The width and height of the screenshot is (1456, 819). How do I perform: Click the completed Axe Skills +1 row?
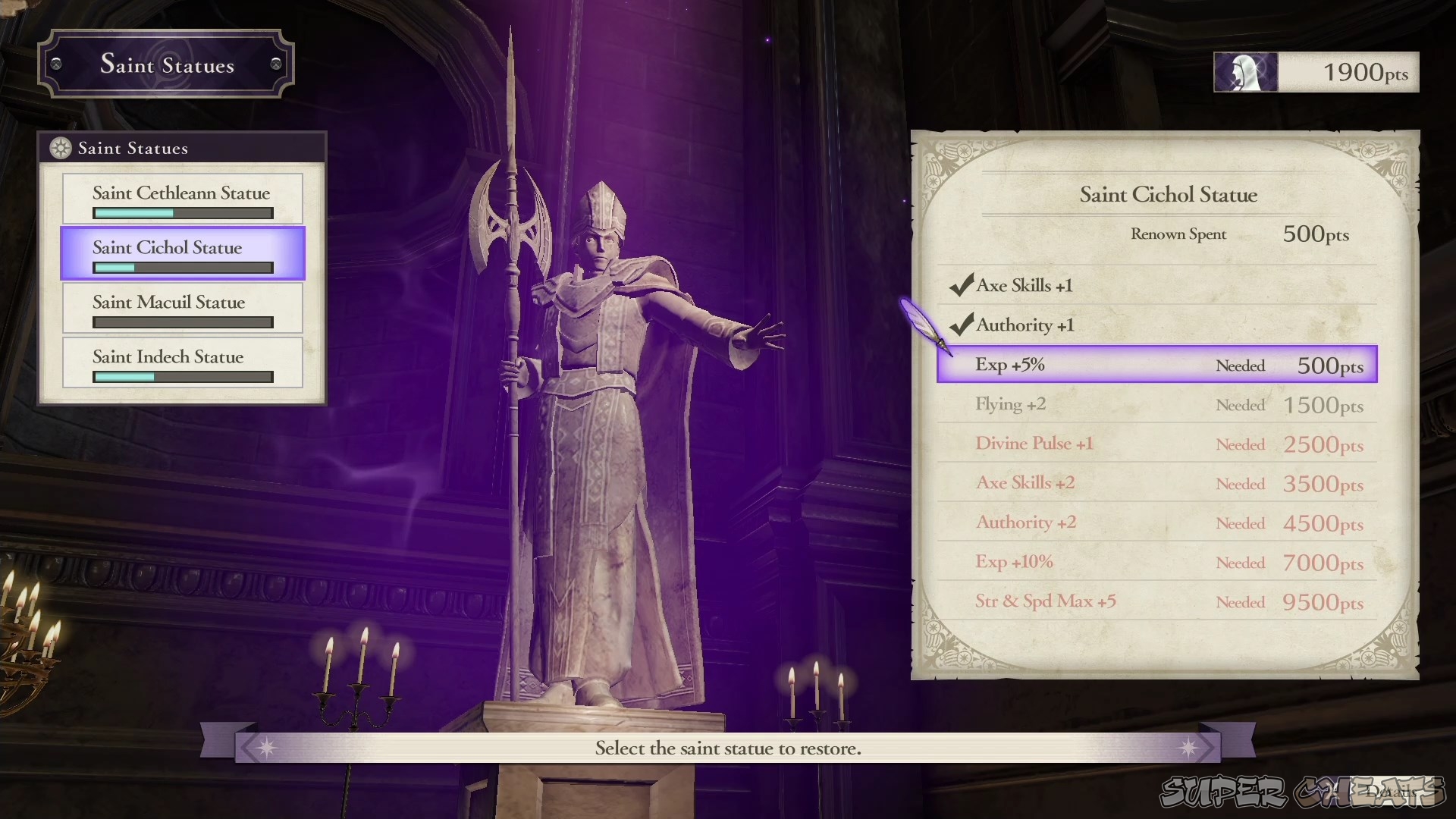pos(1156,286)
